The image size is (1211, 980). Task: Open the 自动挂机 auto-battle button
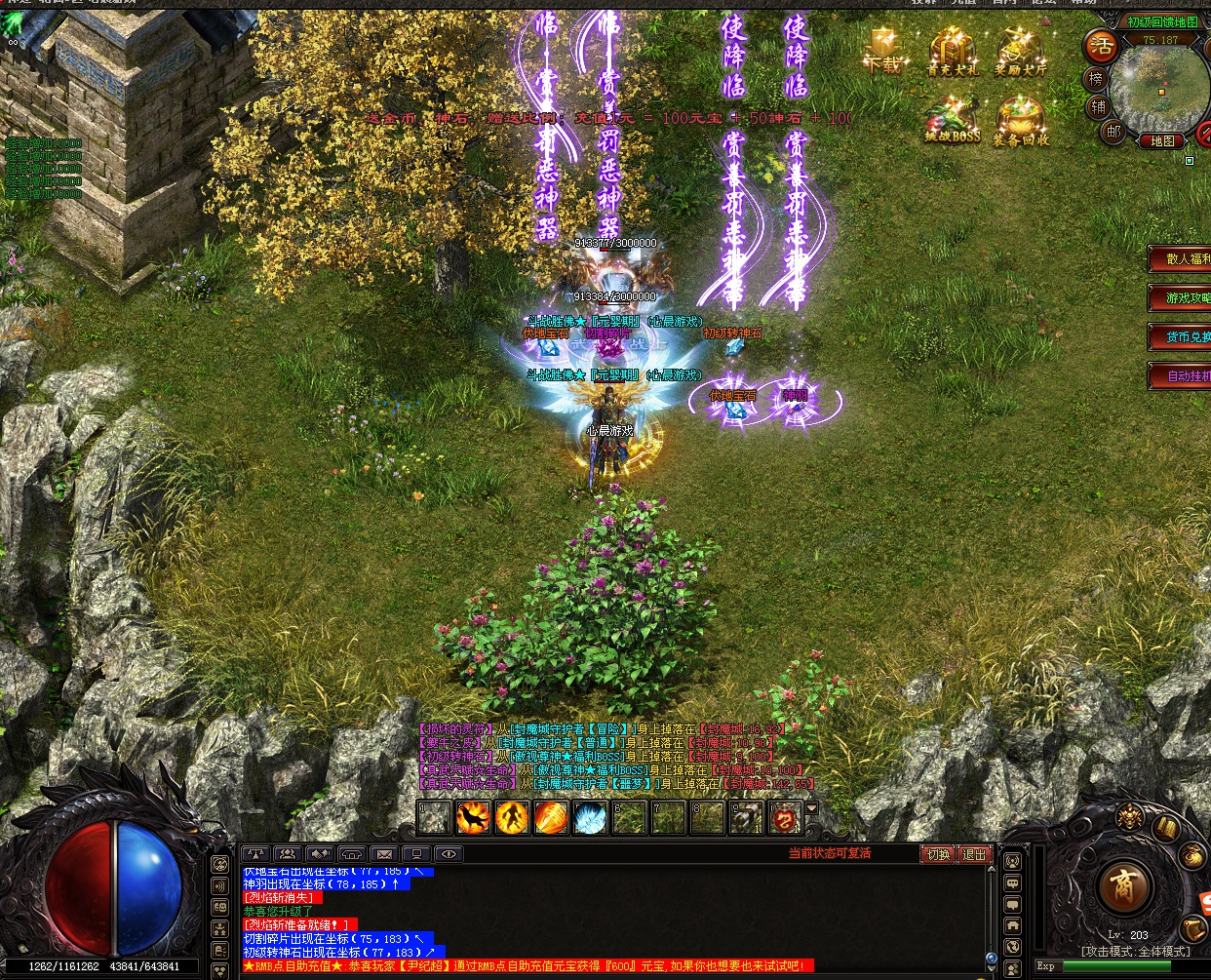1184,375
